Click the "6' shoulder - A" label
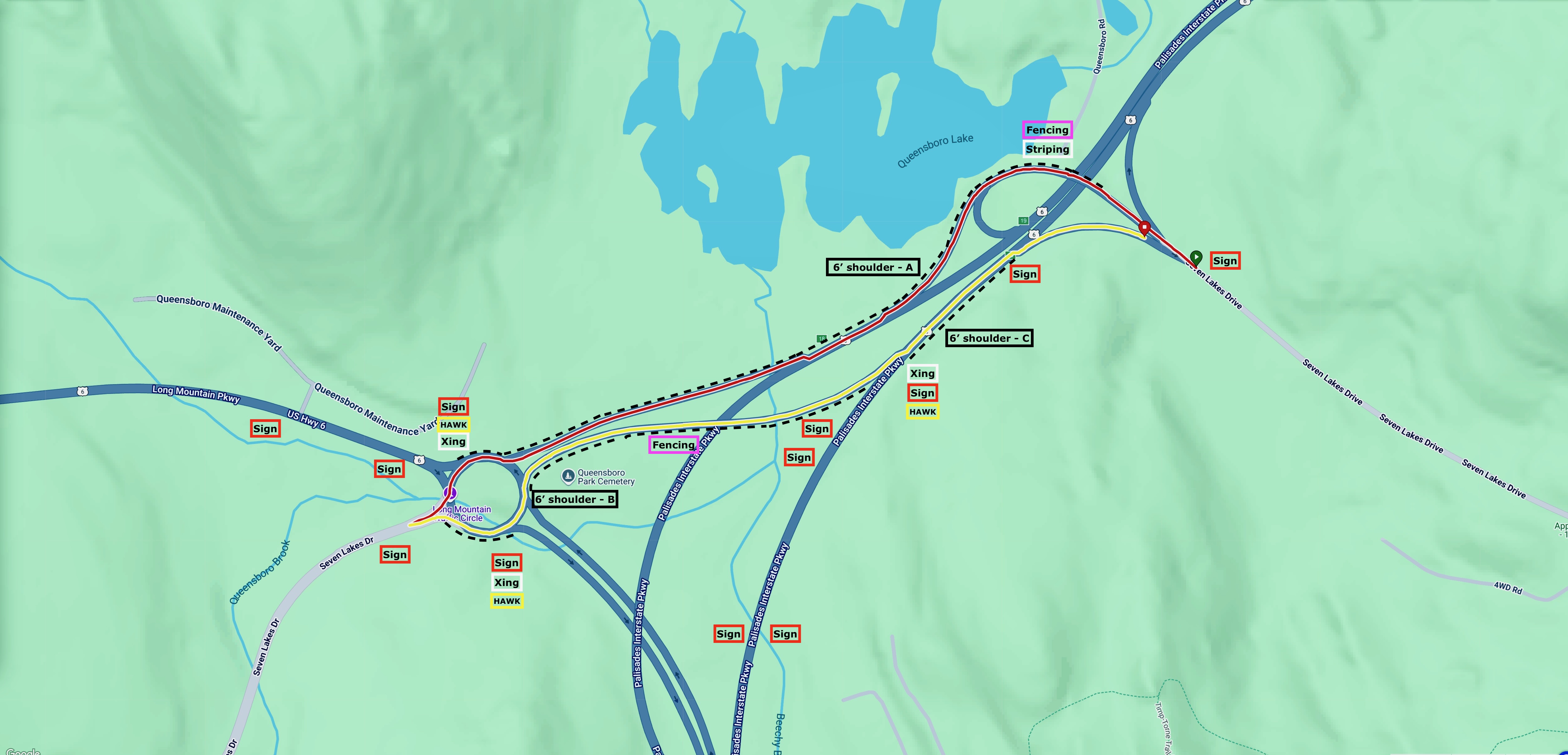 872,267
